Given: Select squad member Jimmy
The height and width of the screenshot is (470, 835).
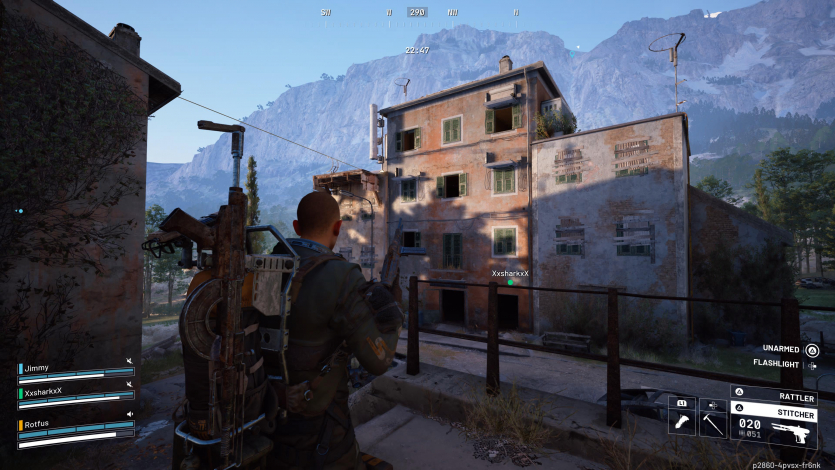Looking at the screenshot, I should point(36,367).
